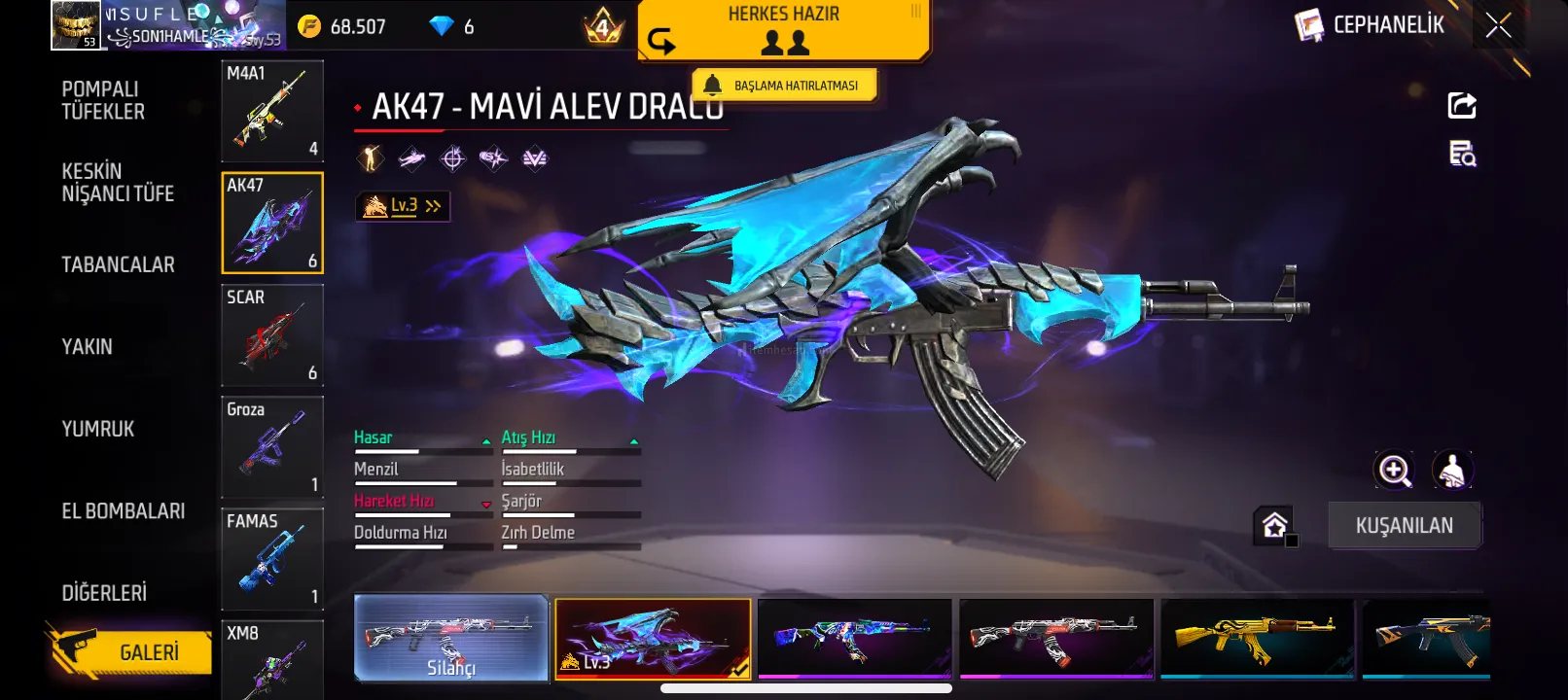Close the Cephanelik armory screen
The width and height of the screenshot is (1568, 700).
click(x=1498, y=25)
